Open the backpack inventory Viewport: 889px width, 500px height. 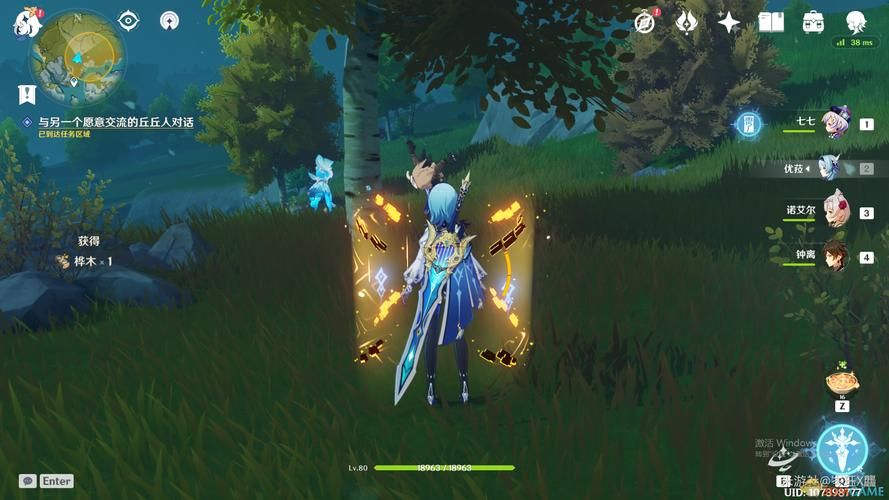pos(813,21)
